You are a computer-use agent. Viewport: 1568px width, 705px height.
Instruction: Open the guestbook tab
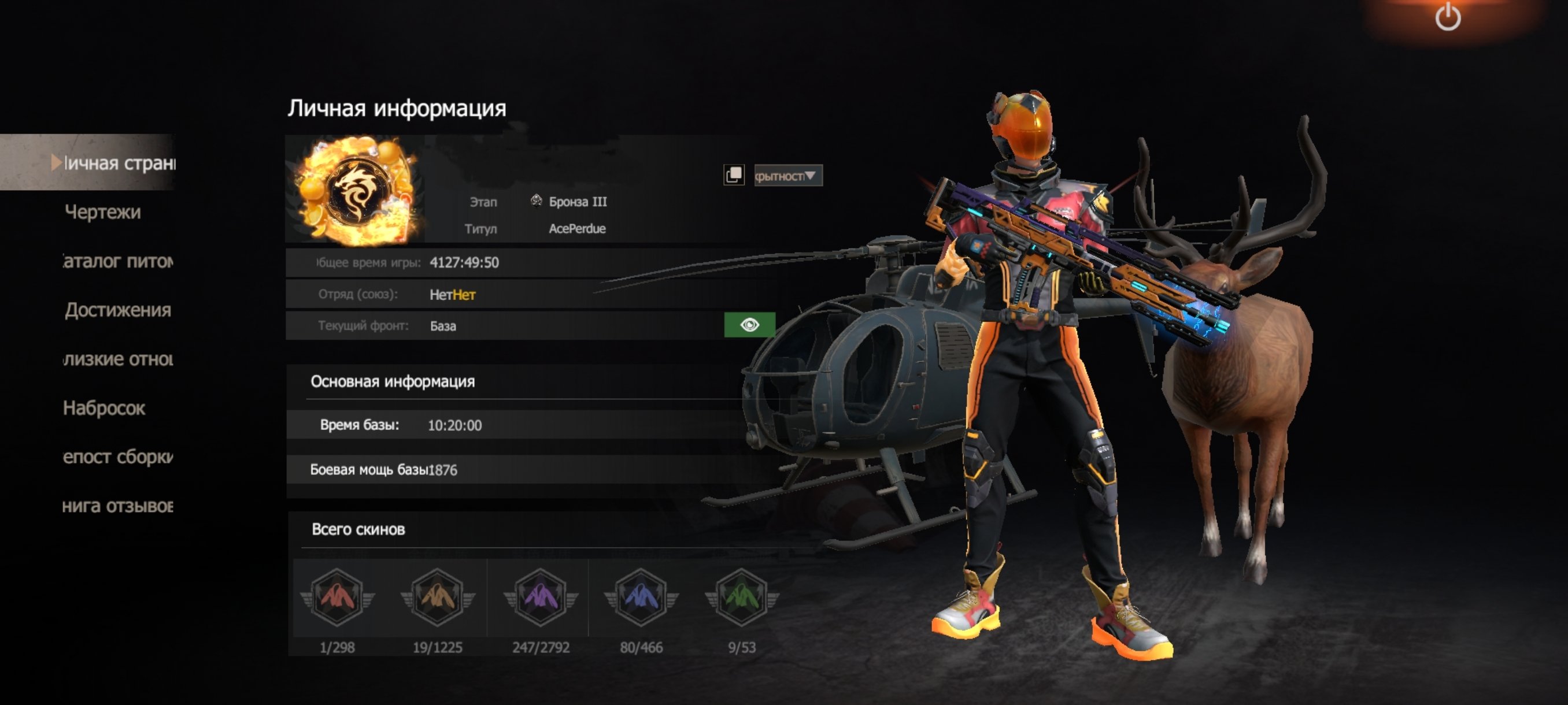point(117,506)
